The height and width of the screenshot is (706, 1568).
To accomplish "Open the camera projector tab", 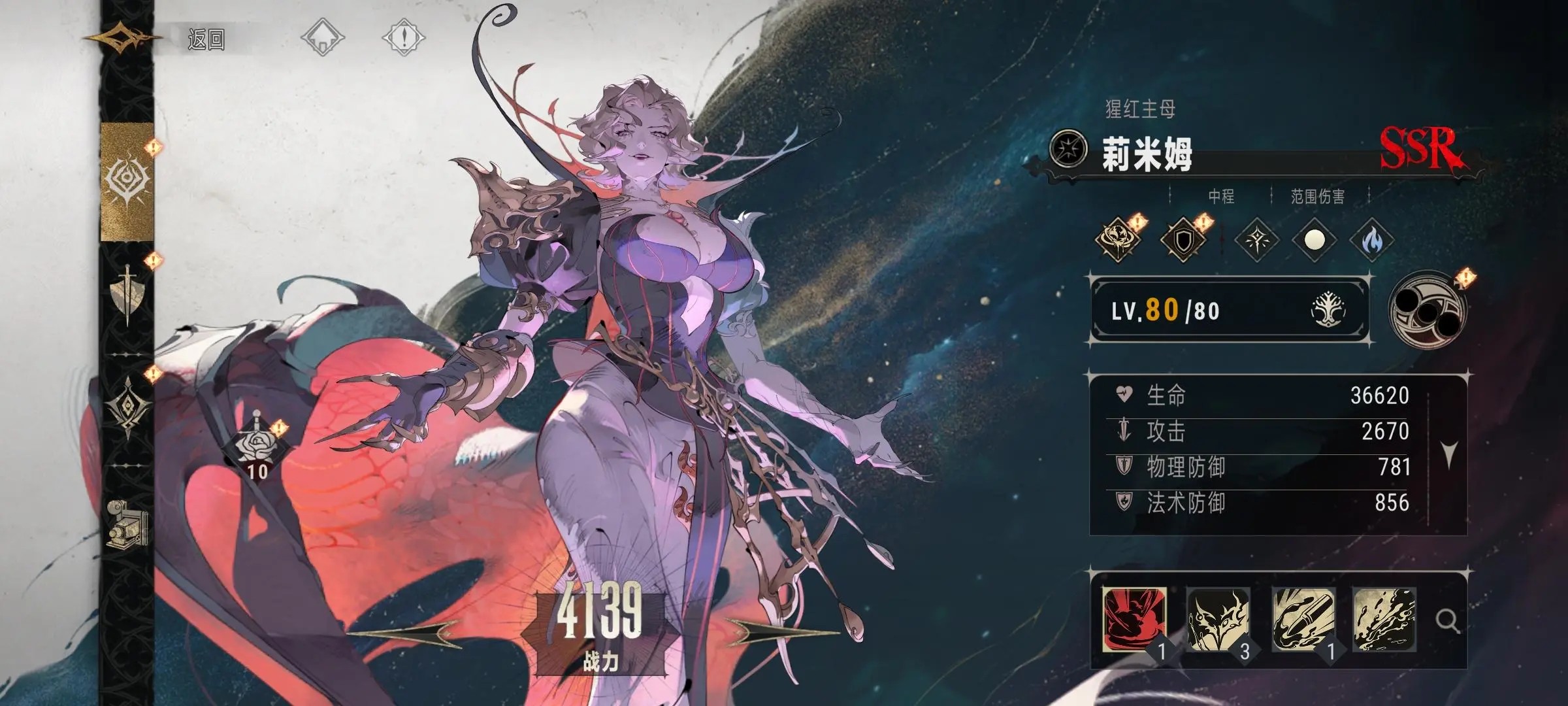I will click(127, 524).
